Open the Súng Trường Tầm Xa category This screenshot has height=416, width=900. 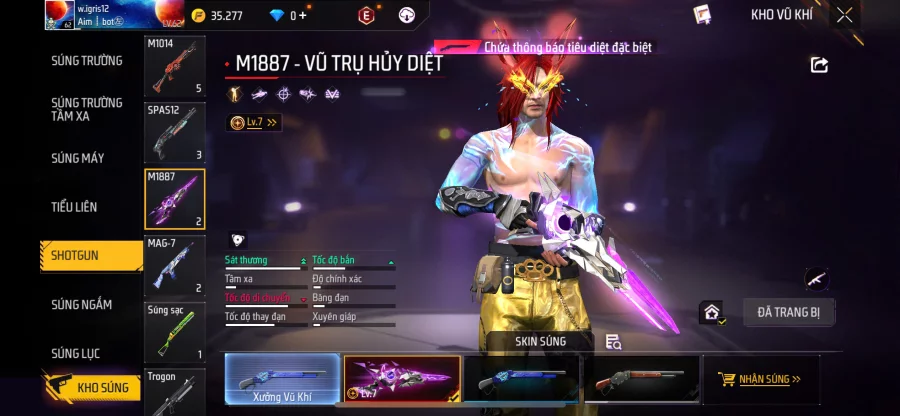[x=87, y=109]
